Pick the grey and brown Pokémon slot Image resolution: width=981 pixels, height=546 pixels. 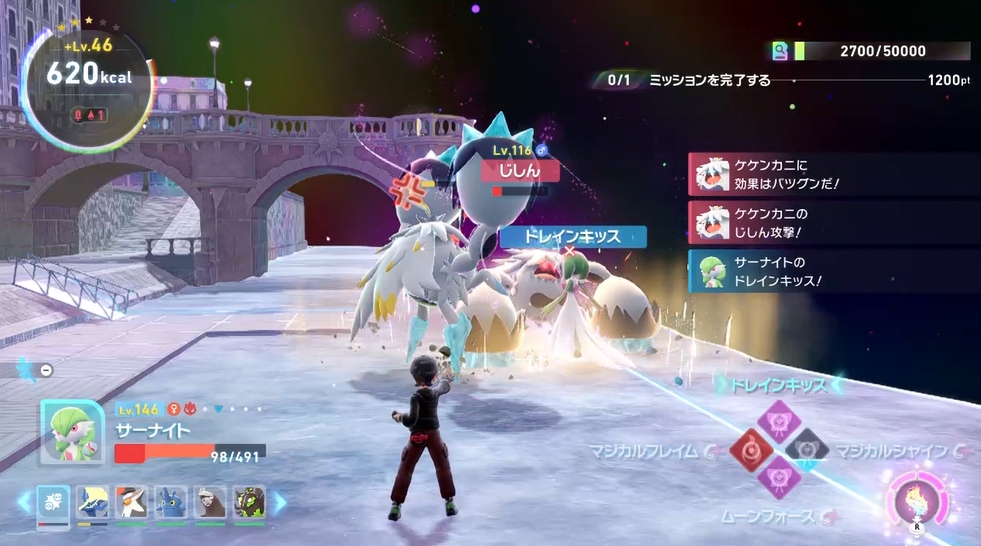[x=210, y=502]
